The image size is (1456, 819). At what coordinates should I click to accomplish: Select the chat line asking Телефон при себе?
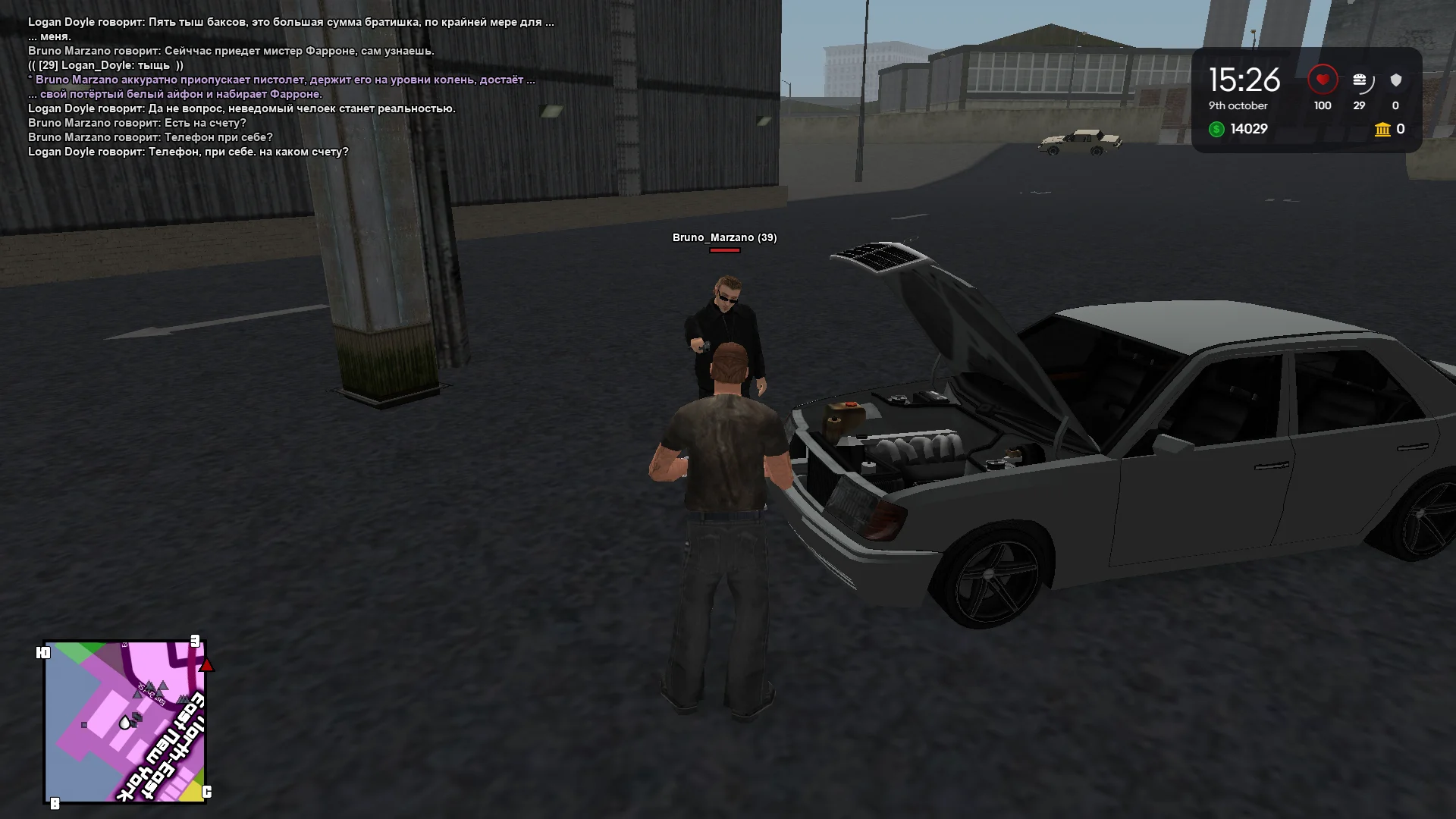151,136
